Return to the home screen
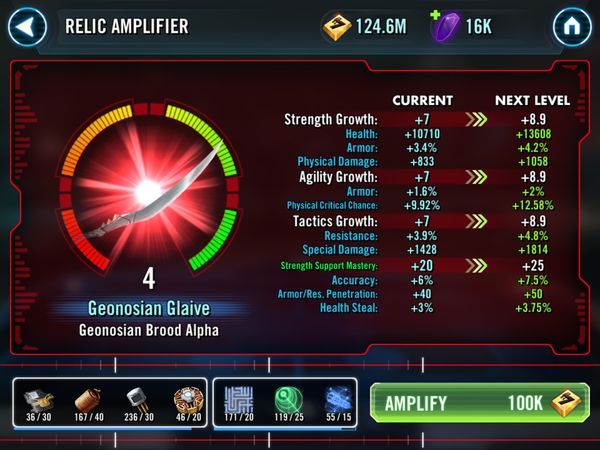600x450 pixels. point(572,27)
